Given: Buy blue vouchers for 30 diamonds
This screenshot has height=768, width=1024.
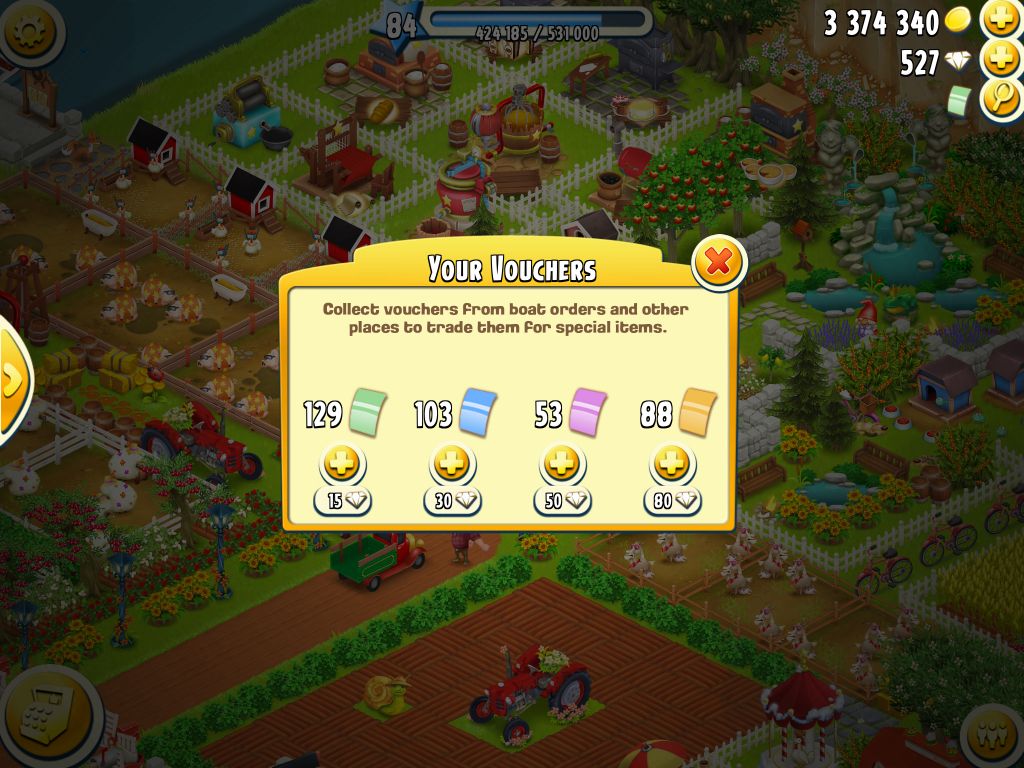Looking at the screenshot, I should [452, 465].
